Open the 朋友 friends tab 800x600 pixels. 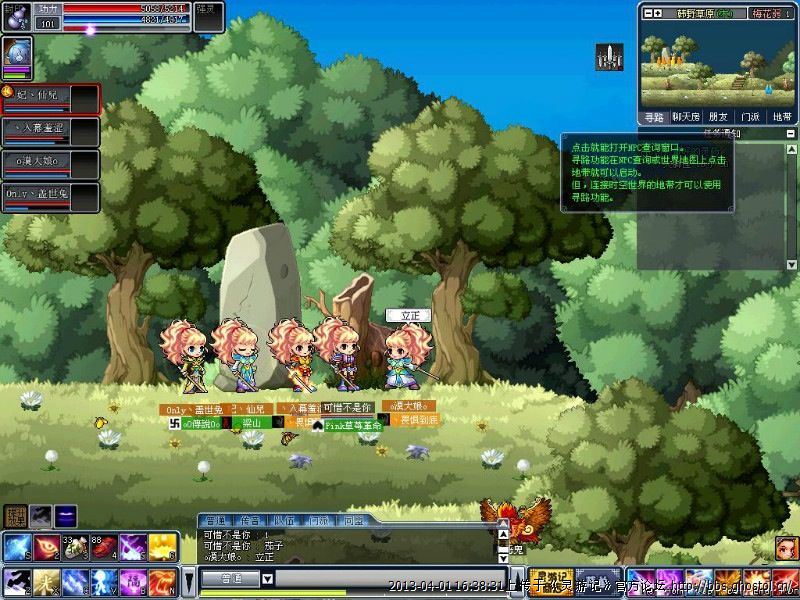pyautogui.click(x=718, y=116)
